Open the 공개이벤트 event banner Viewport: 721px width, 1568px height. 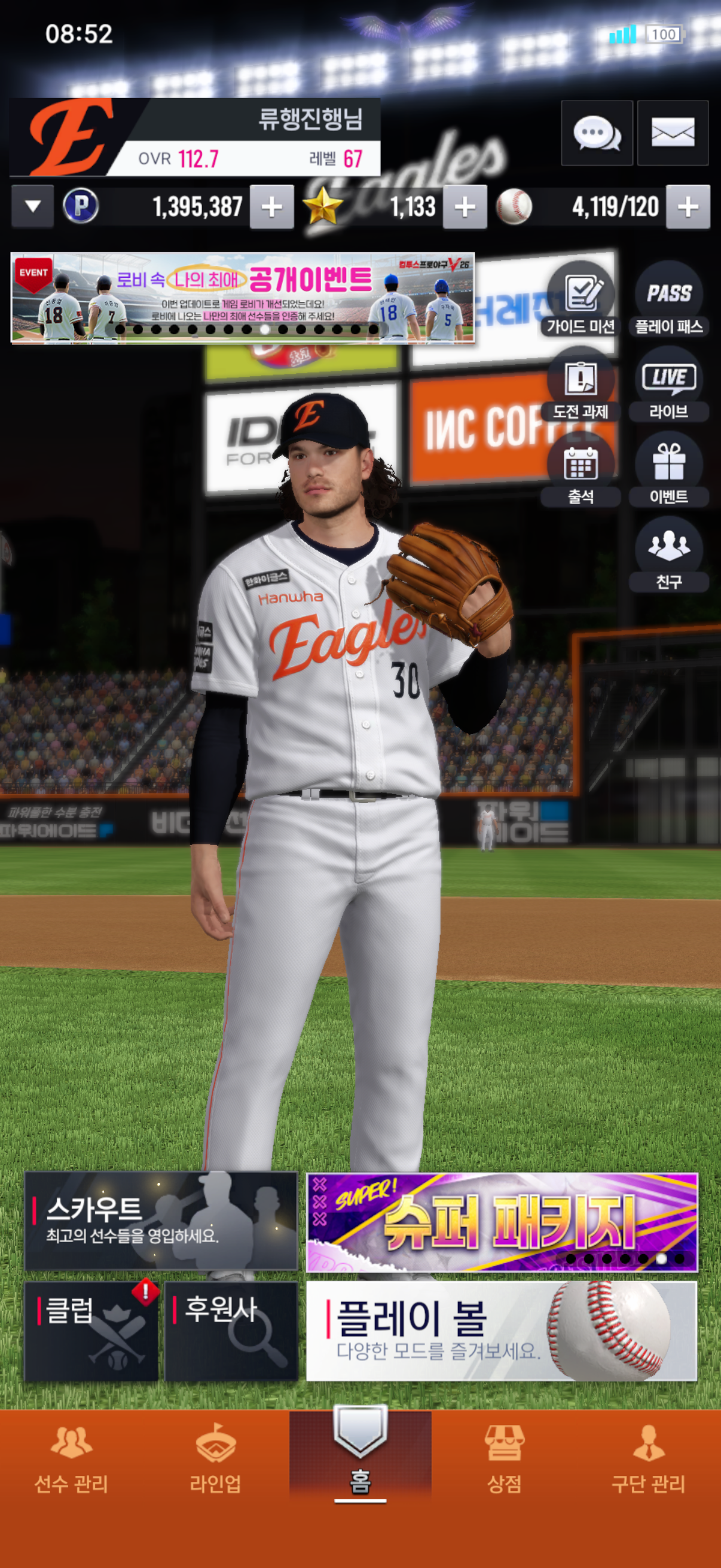click(242, 298)
